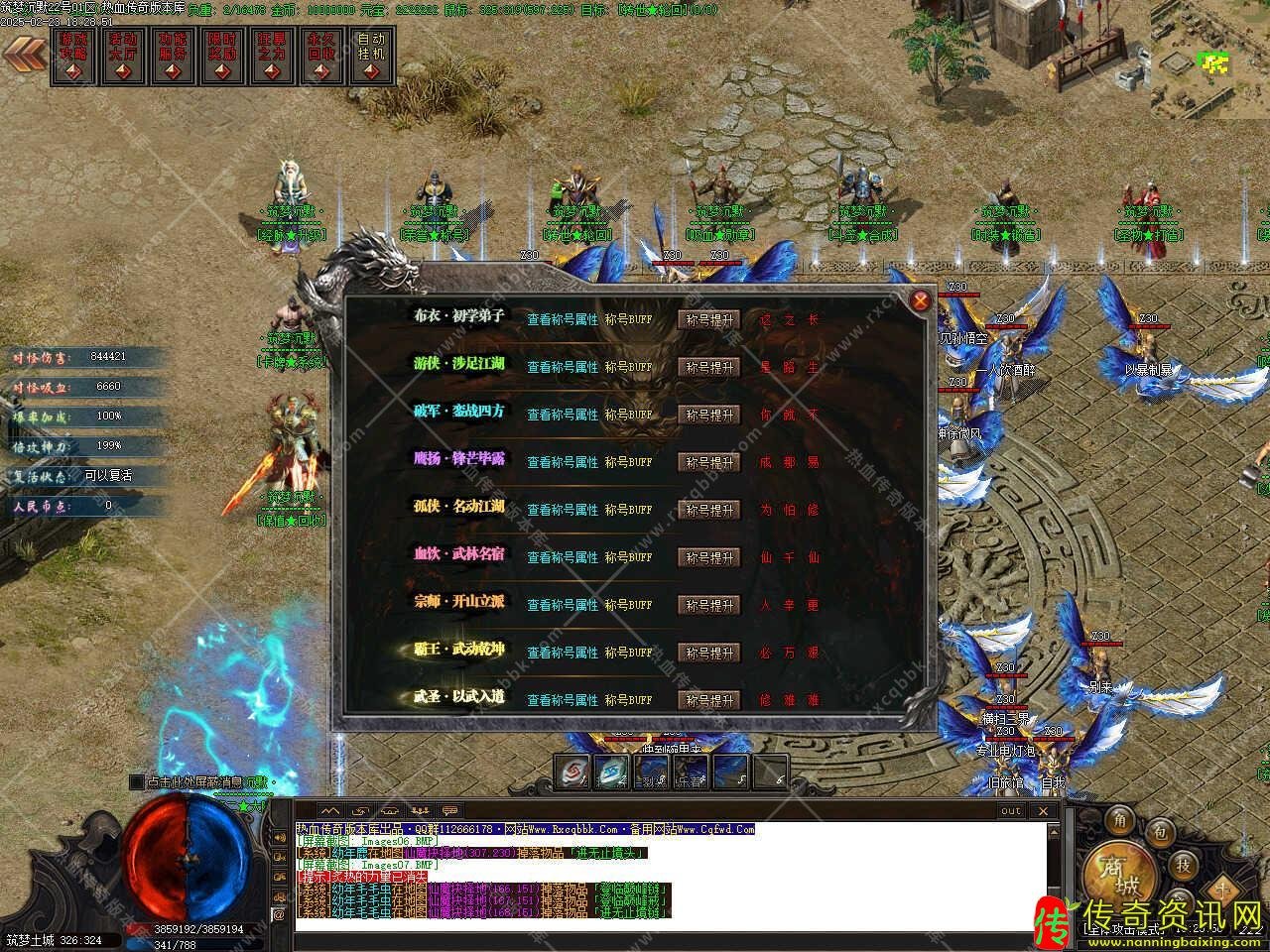This screenshot has height=952, width=1270.
Task: Tick the message-blocking checkbox above chat
Action: 137,782
